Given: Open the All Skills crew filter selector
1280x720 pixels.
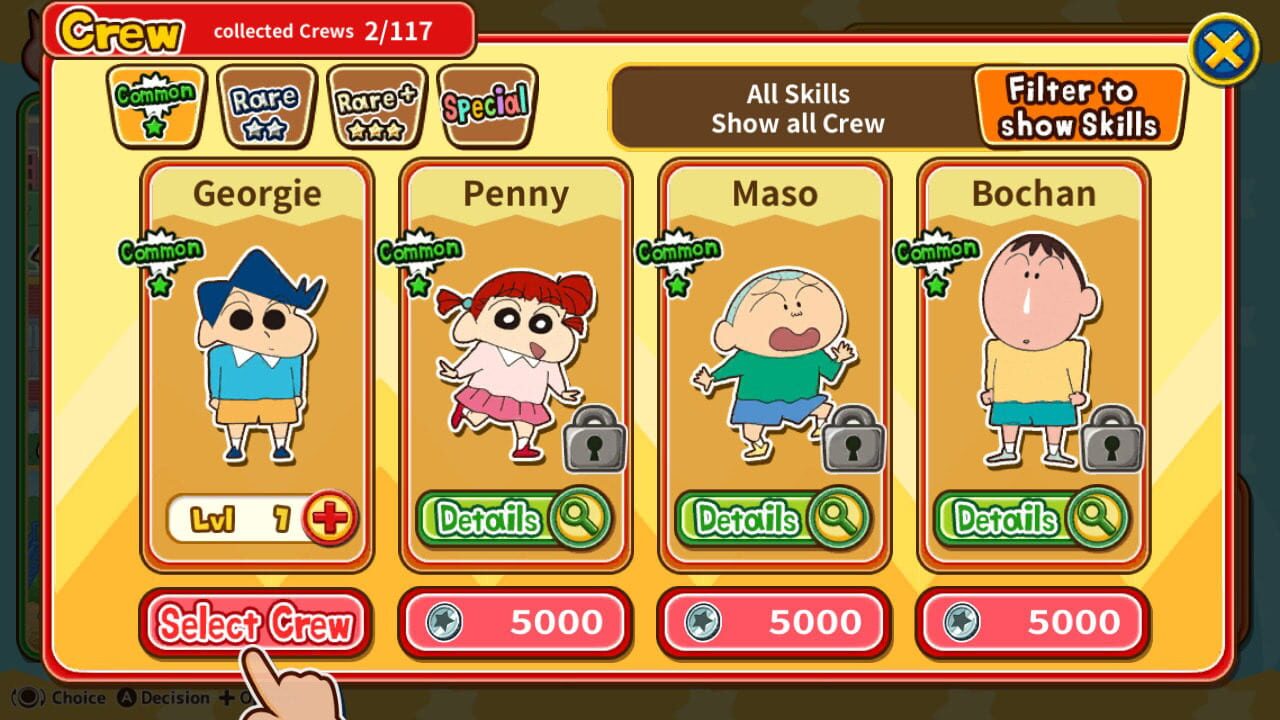Looking at the screenshot, I should pos(800,108).
